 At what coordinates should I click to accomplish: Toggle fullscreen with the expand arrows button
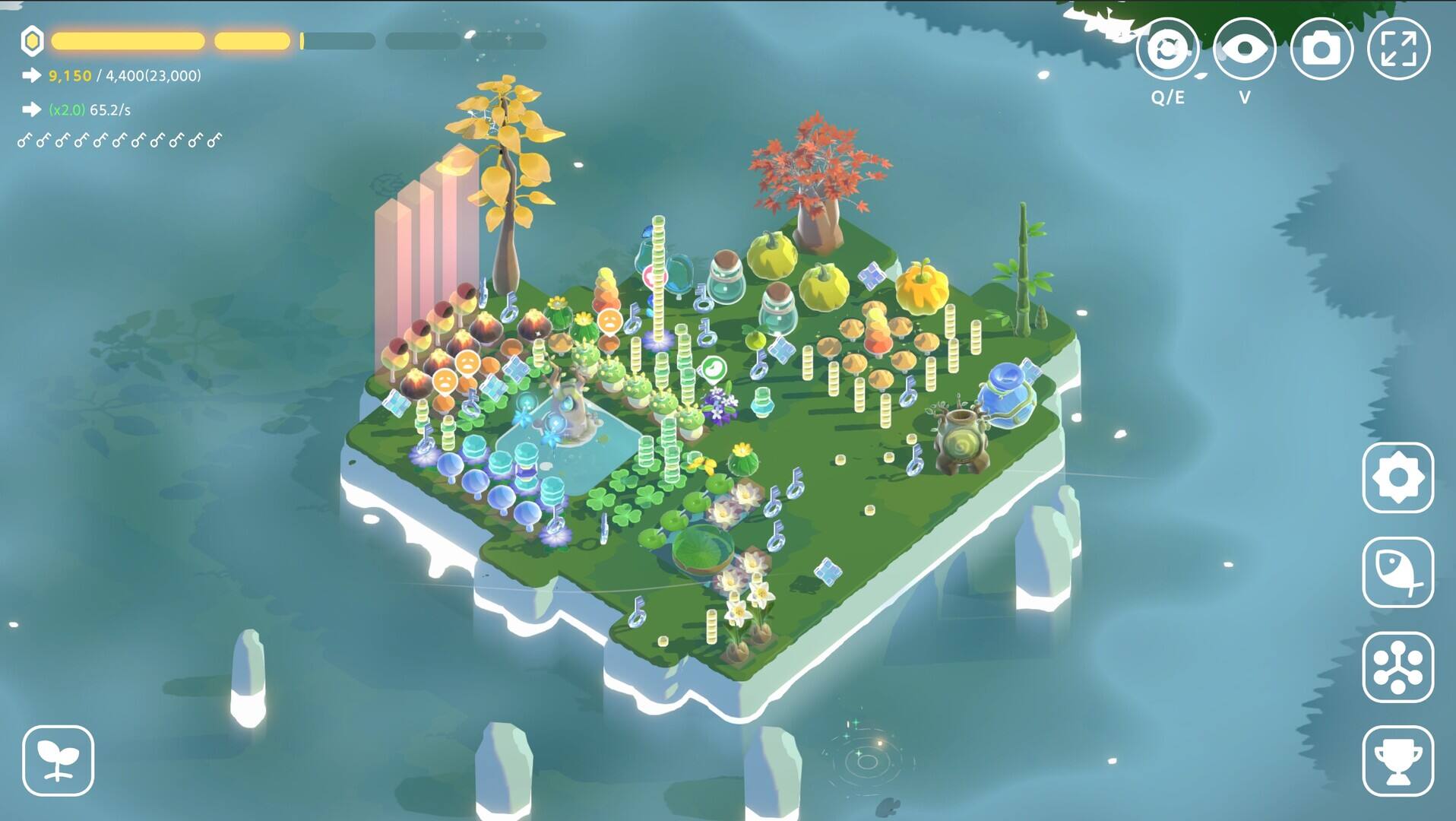[1398, 49]
